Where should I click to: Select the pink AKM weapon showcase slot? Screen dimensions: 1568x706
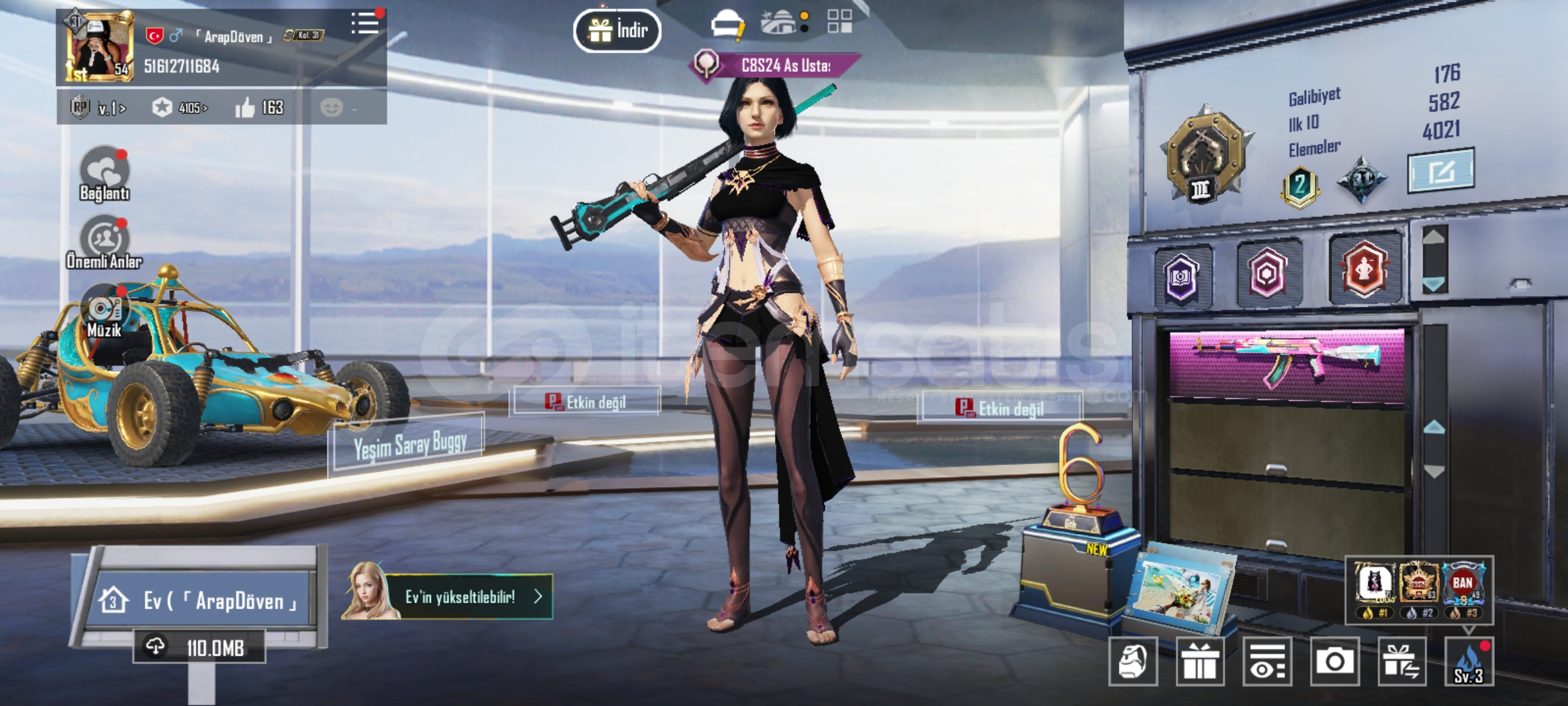tap(1286, 365)
